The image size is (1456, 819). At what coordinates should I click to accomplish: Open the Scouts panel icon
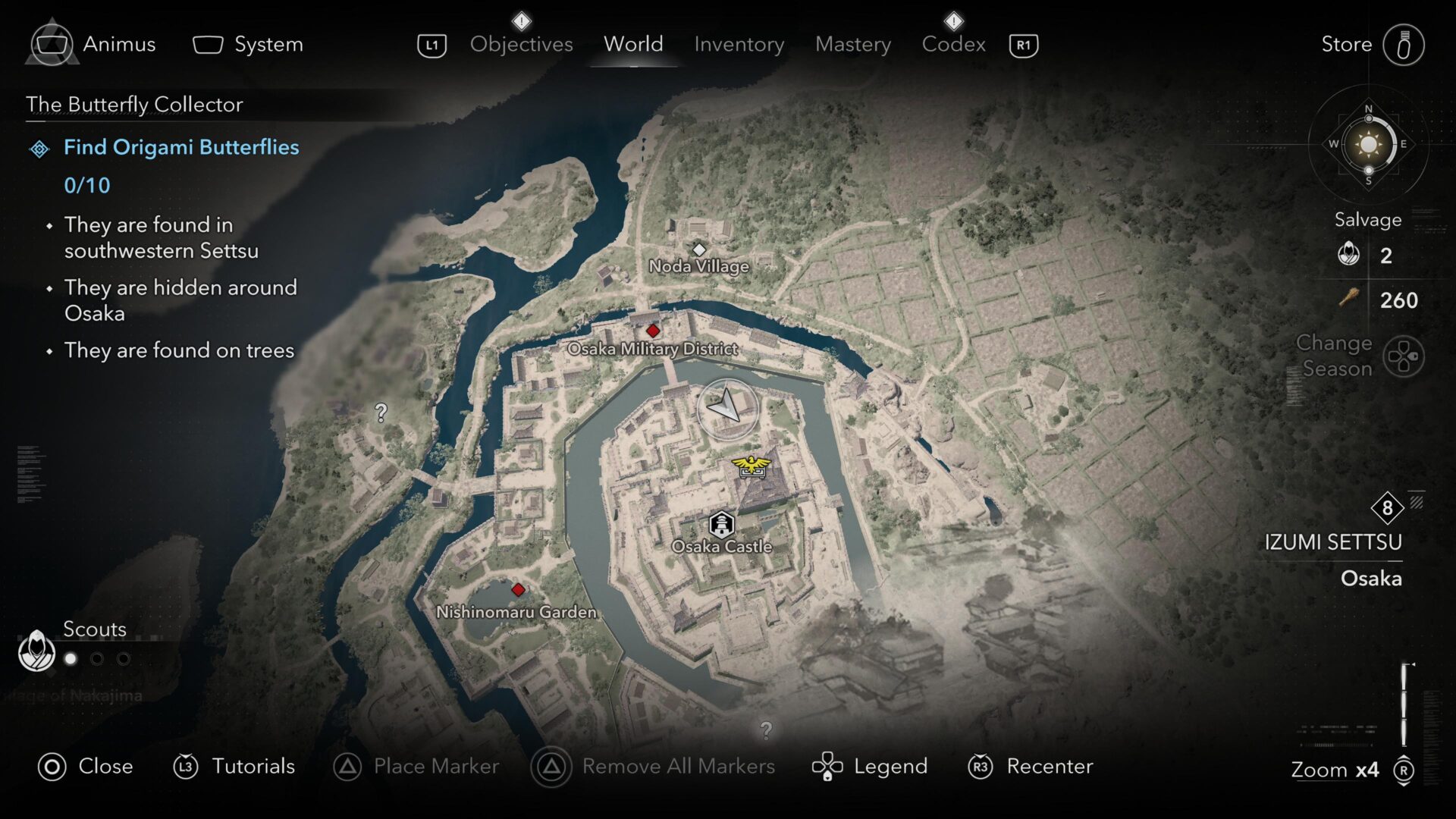tap(36, 651)
